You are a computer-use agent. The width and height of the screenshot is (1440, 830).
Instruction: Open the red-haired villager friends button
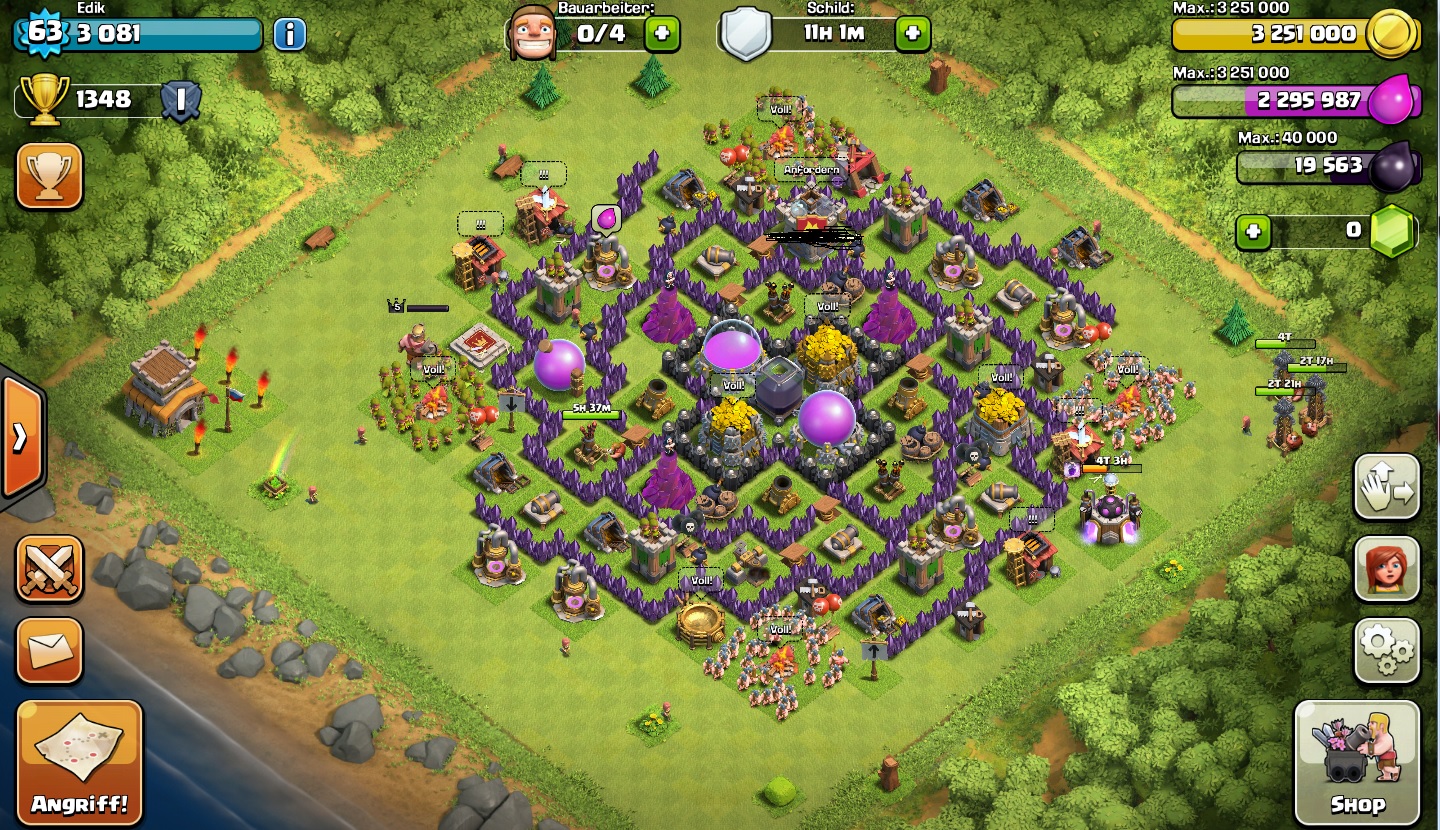pyautogui.click(x=1387, y=569)
